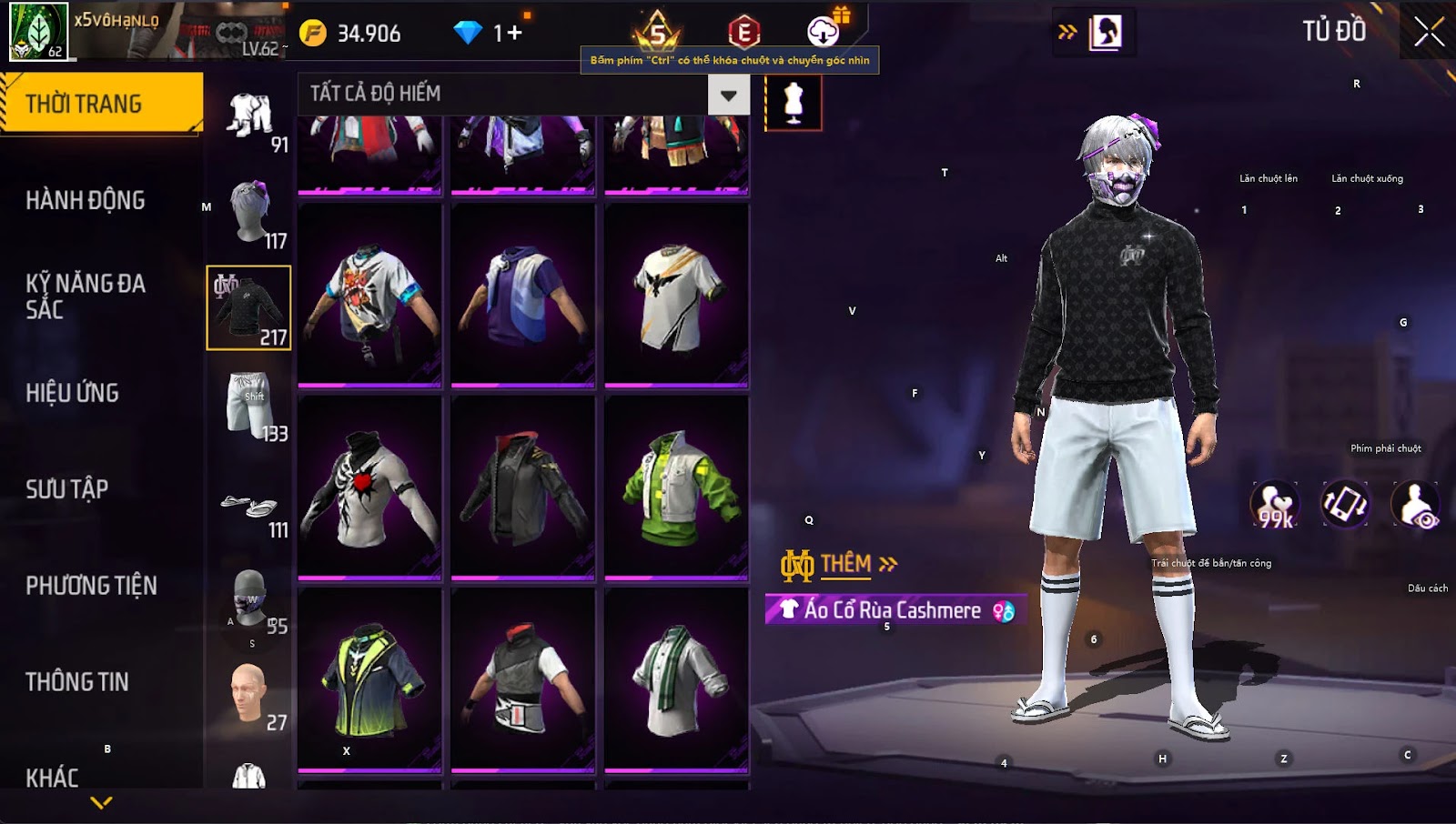Click the mannequin preview button
Image resolution: width=1456 pixels, height=824 pixels.
click(793, 103)
